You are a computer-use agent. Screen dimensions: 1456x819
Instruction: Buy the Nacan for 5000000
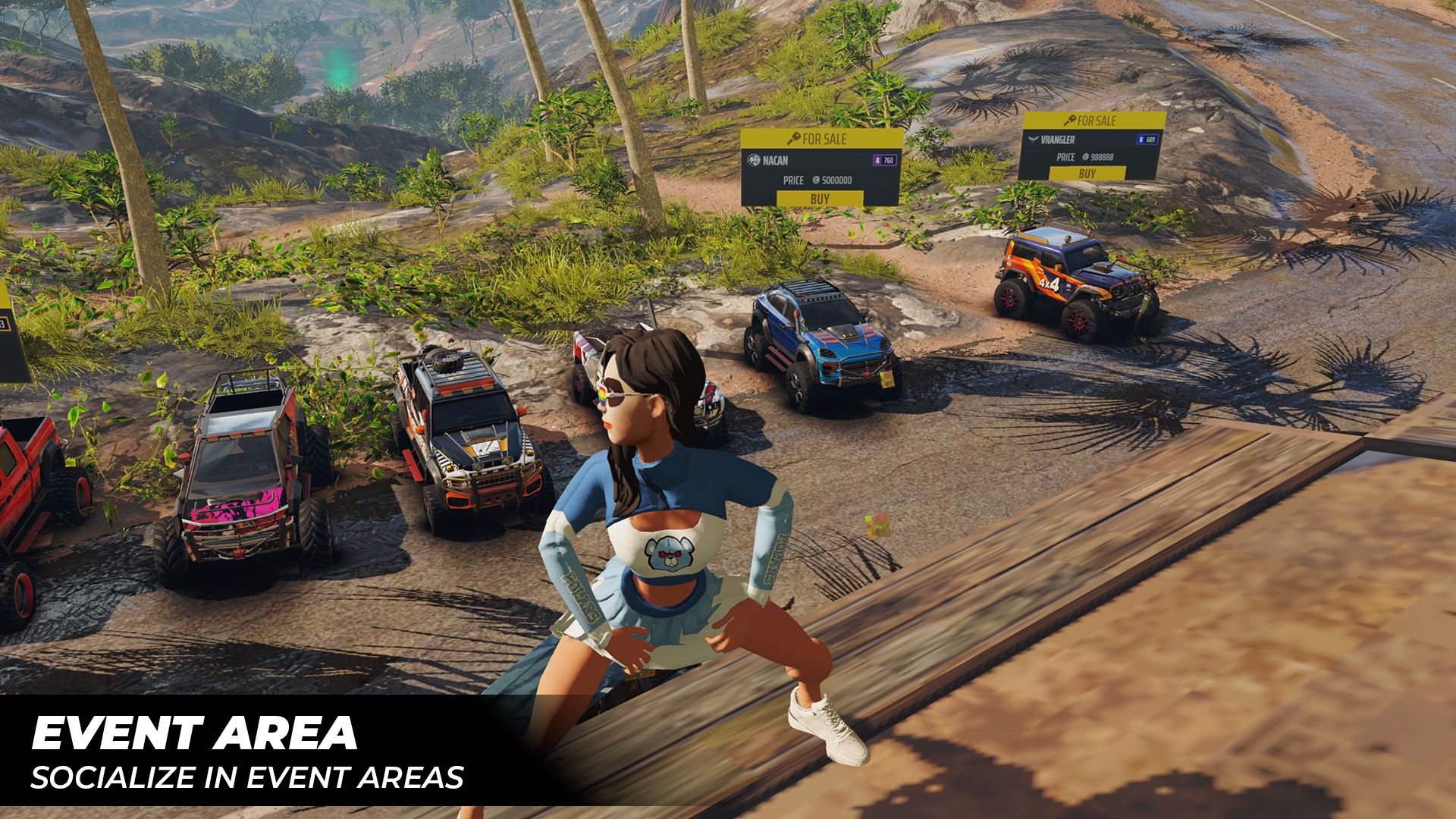coord(820,199)
